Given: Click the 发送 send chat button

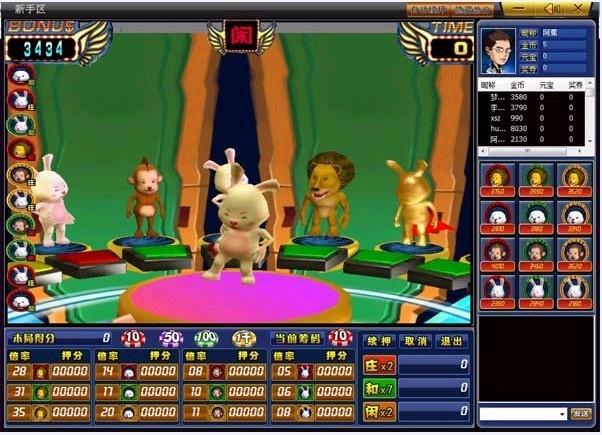Looking at the screenshot, I should coord(581,413).
